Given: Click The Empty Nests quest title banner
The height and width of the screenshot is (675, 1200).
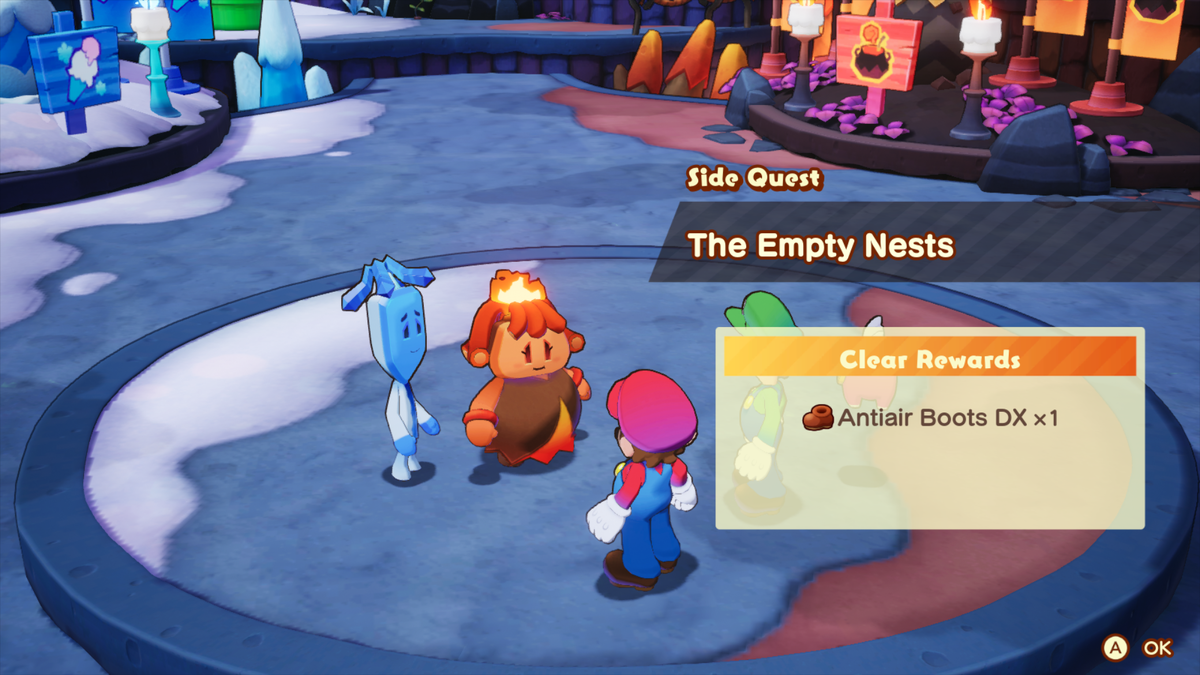Looking at the screenshot, I should coord(822,245).
